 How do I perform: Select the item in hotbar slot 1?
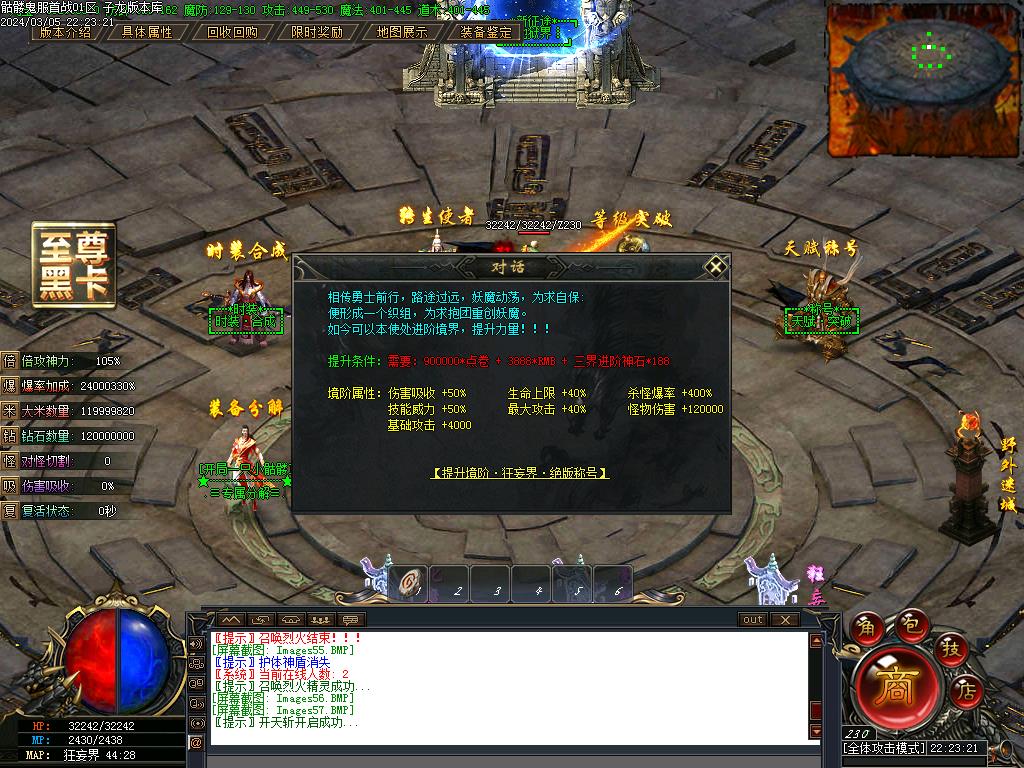[408, 585]
